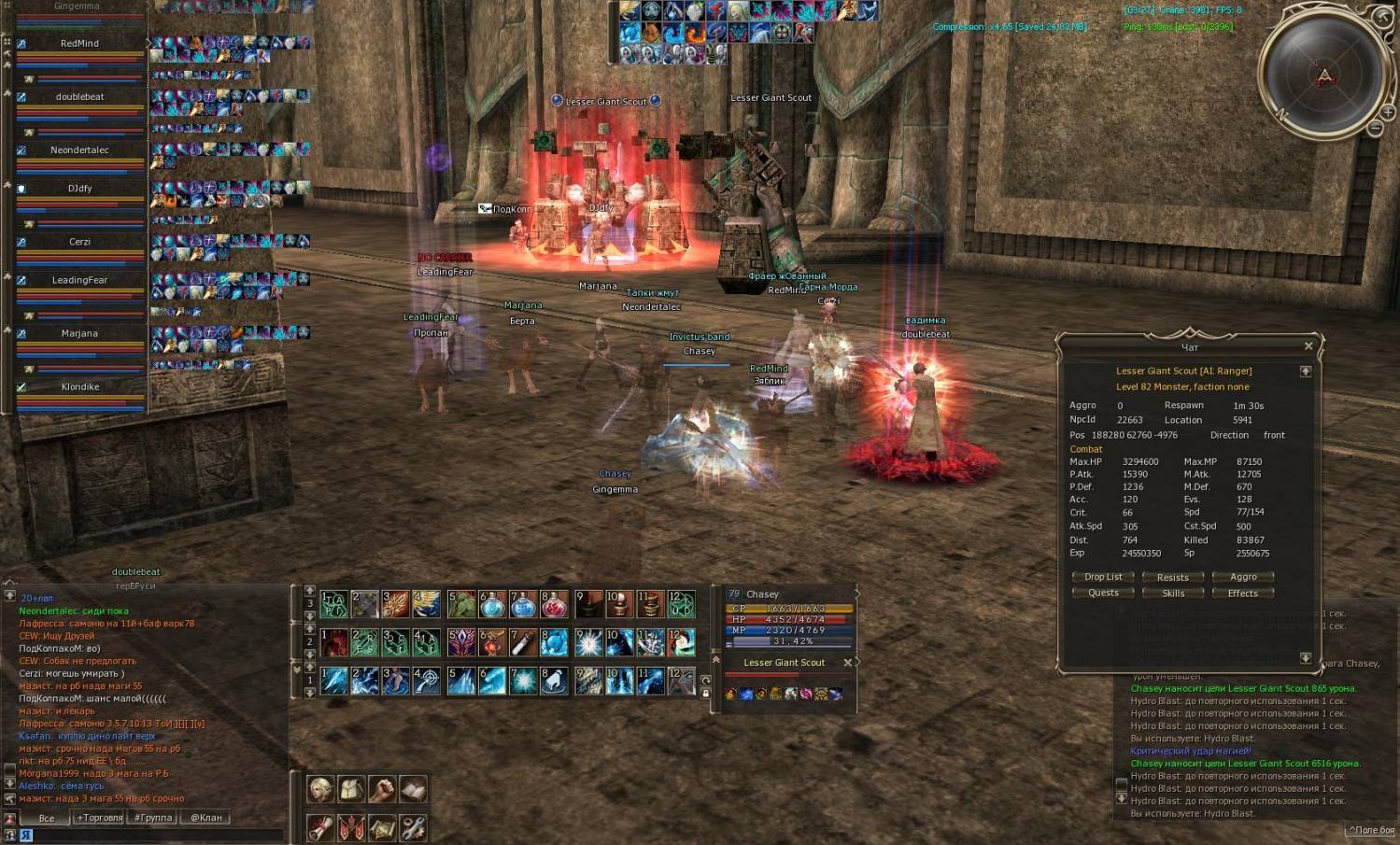
Task: Open the #Группа chat tab
Action: point(153,818)
